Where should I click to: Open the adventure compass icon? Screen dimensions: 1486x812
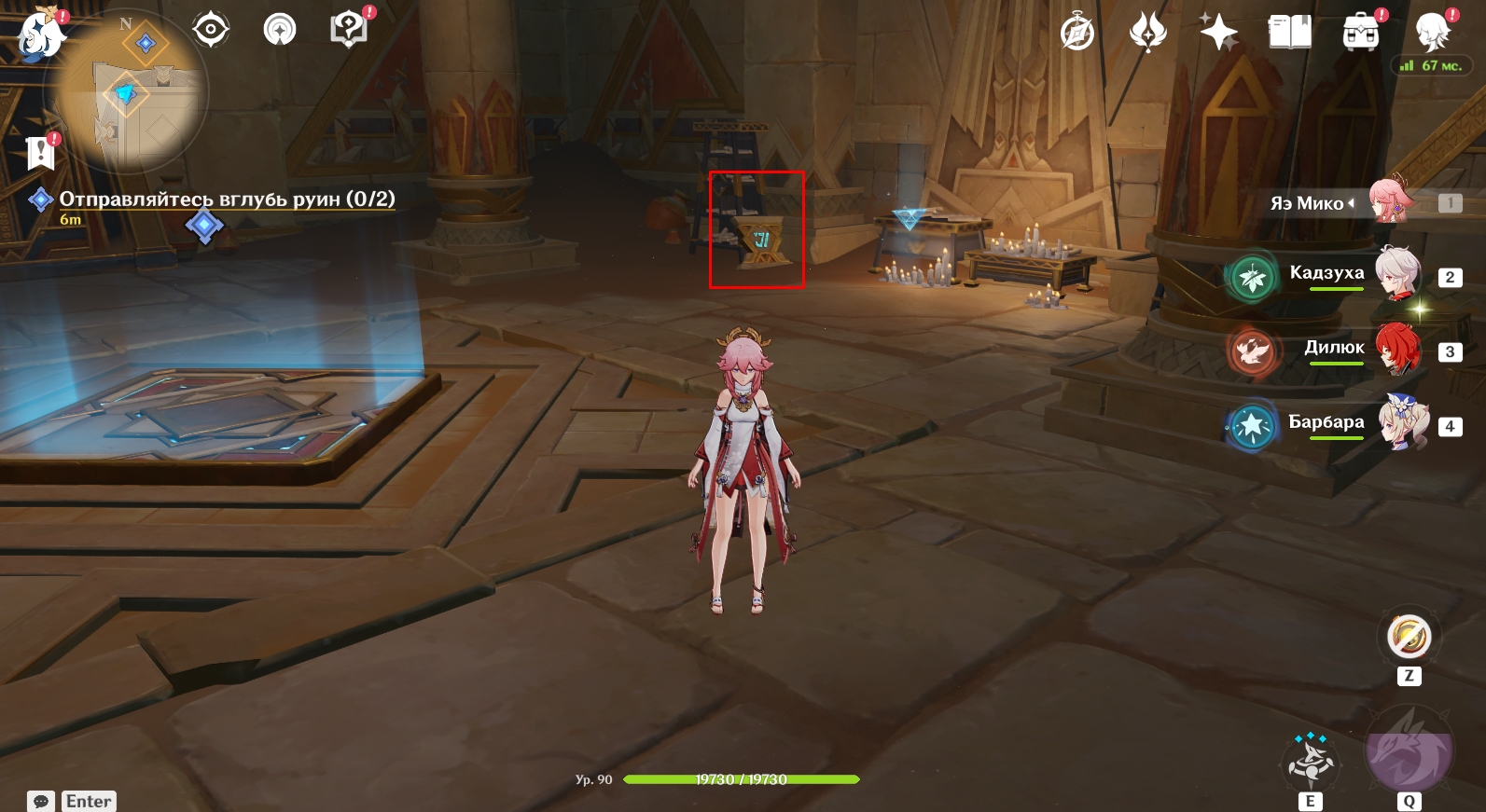click(x=1077, y=34)
